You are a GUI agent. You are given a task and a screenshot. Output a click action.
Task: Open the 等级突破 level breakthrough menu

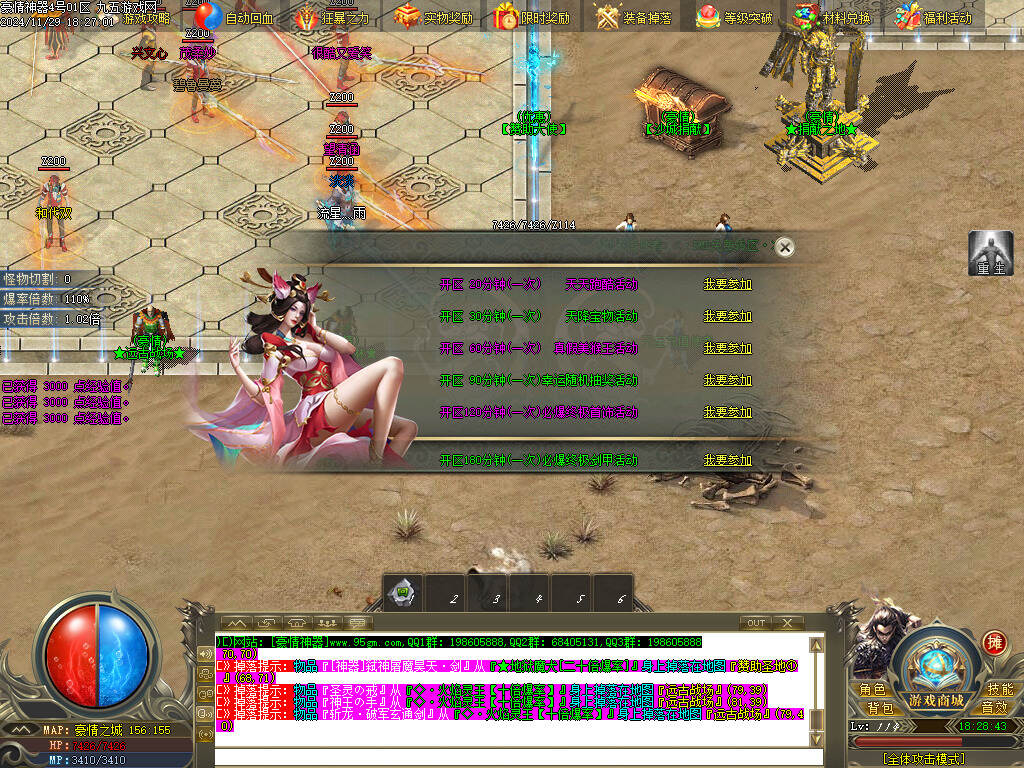[x=734, y=17]
